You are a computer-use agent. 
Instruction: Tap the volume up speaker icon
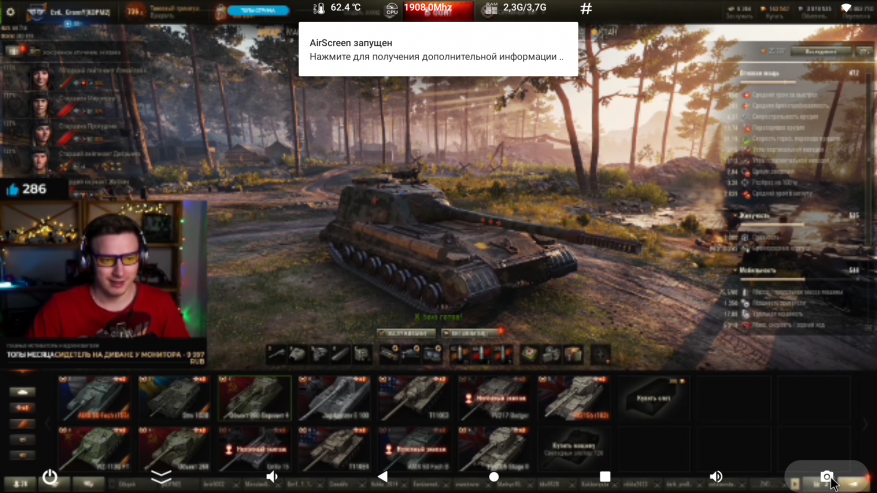point(715,477)
